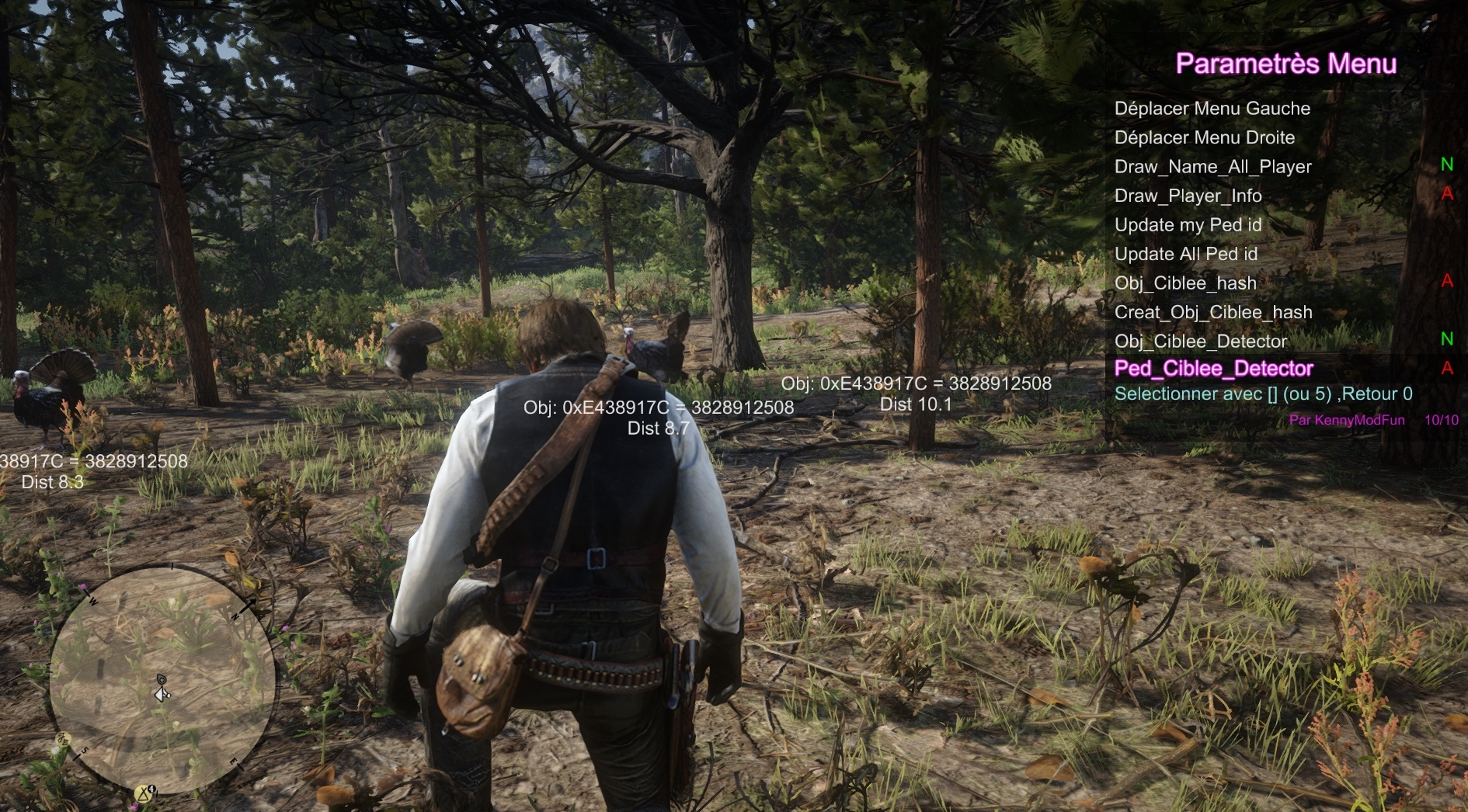The width and height of the screenshot is (1468, 812).
Task: Select Déplacer Menu Gauche entry
Action: [x=1212, y=109]
